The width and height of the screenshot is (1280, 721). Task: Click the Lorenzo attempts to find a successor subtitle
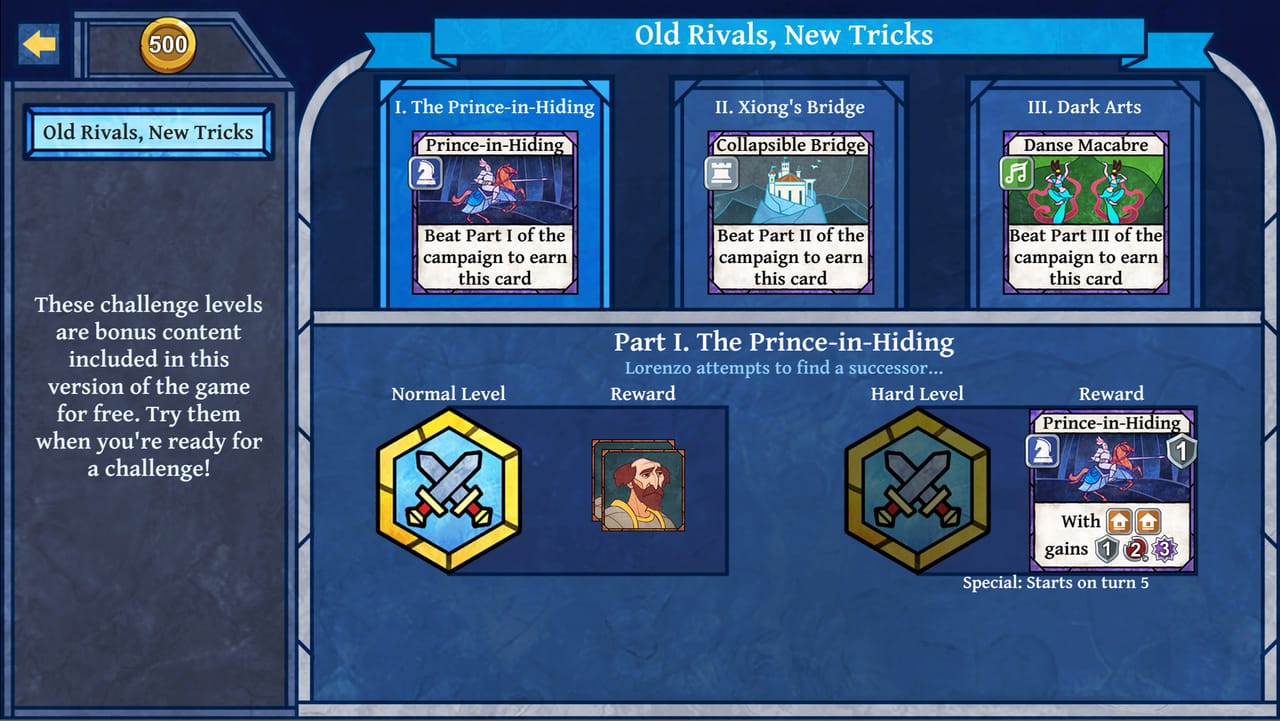786,368
